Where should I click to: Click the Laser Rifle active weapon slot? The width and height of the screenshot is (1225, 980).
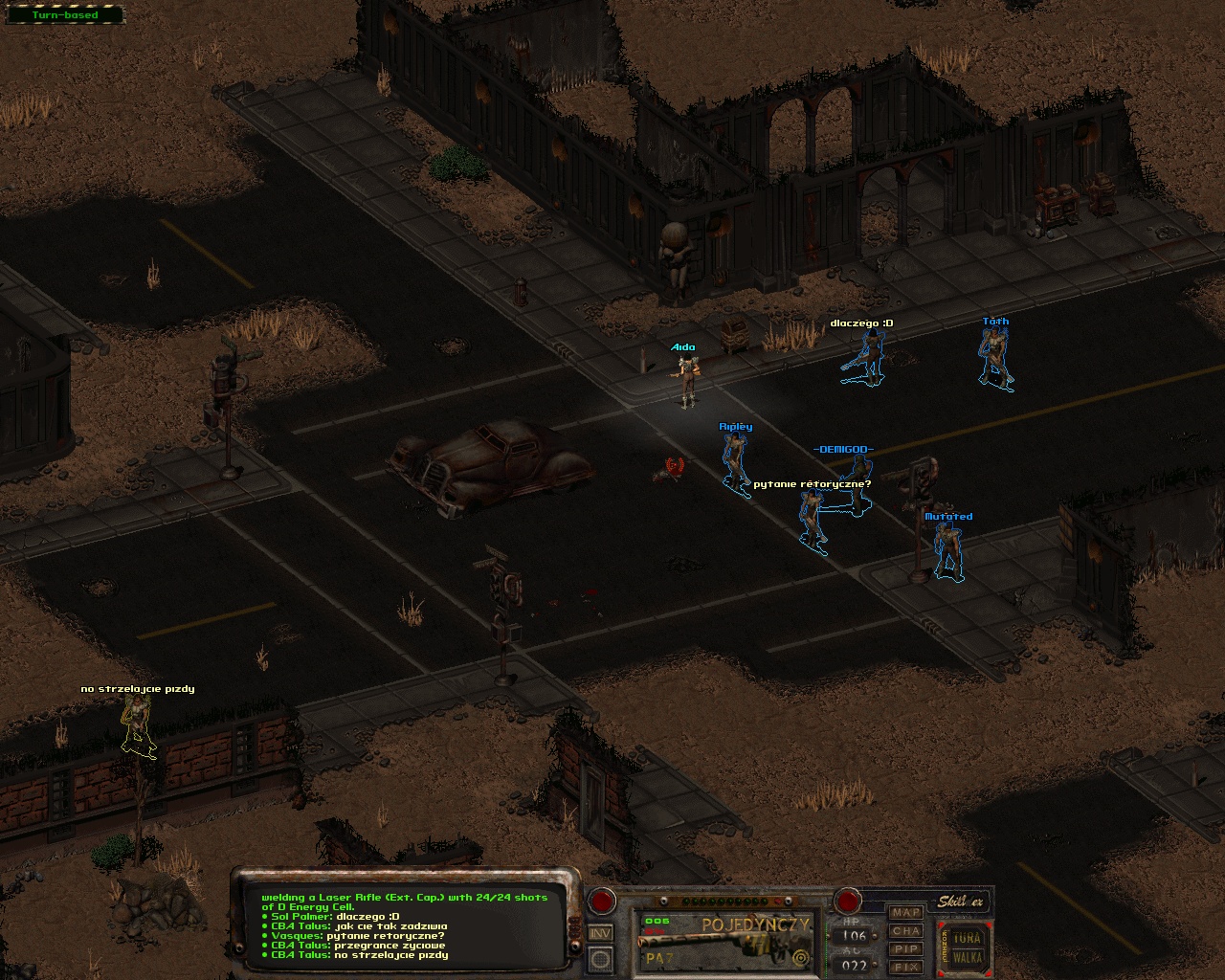point(724,941)
